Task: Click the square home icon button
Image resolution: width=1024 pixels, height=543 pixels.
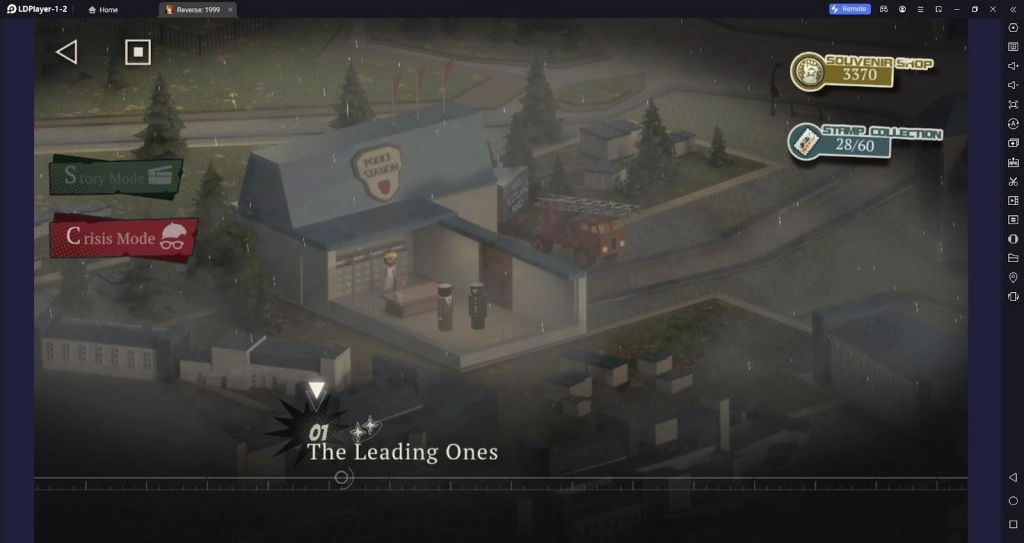Action: pyautogui.click(x=137, y=52)
